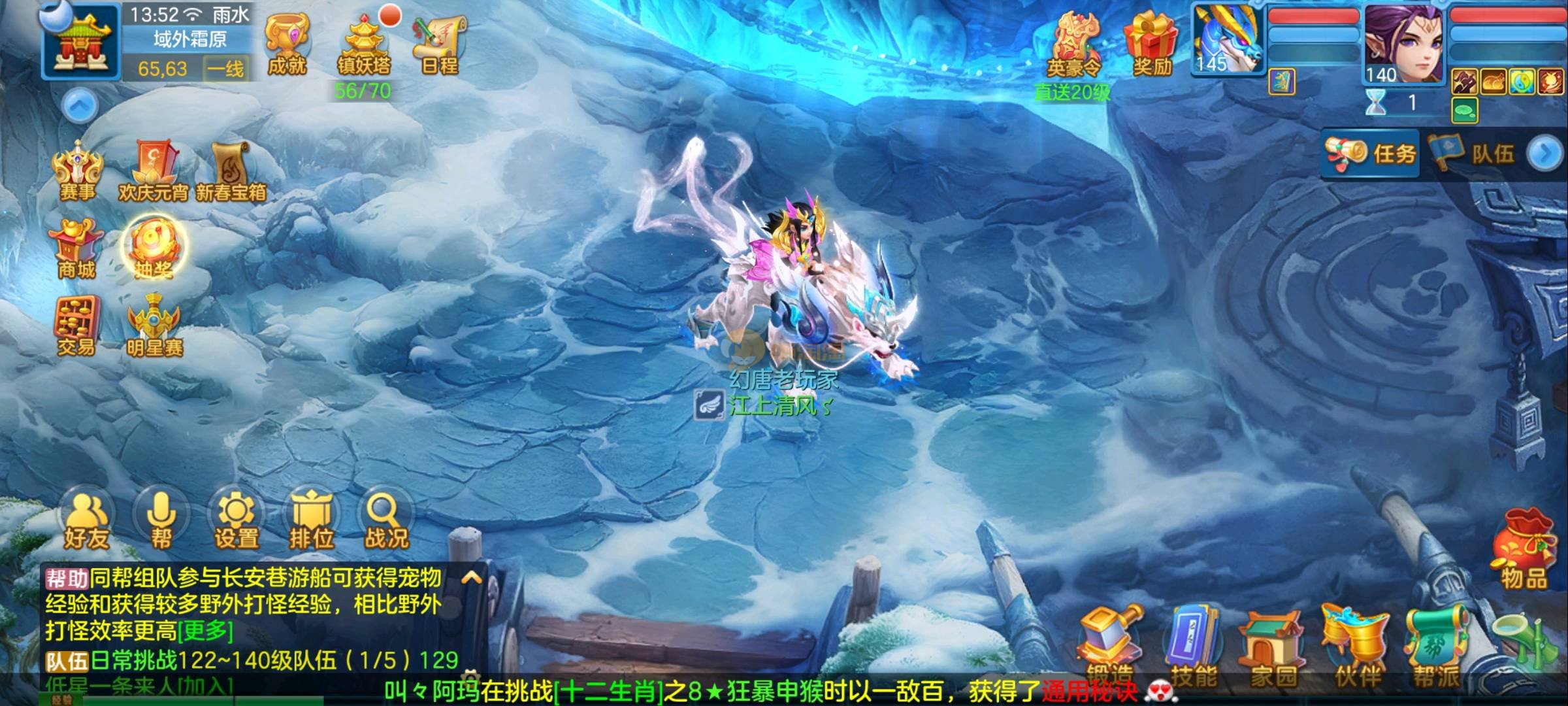Open the 明星赛 star tournament
The width and height of the screenshot is (1568, 706).
click(154, 326)
